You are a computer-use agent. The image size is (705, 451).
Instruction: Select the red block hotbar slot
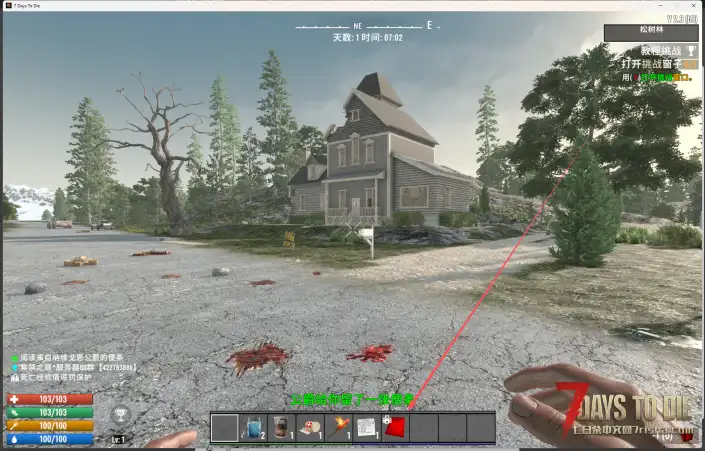click(x=396, y=427)
